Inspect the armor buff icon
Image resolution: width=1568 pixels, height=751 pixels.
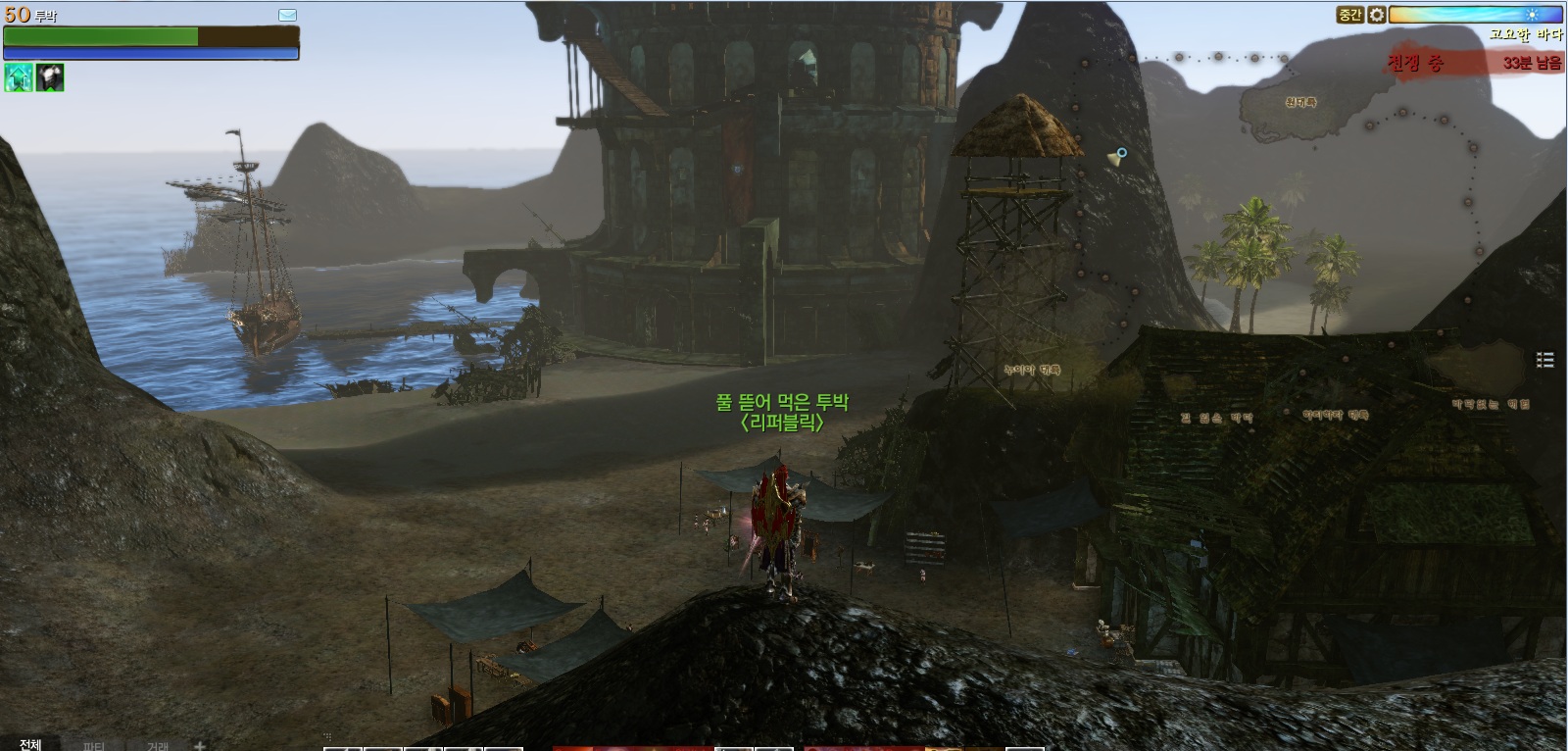point(50,77)
